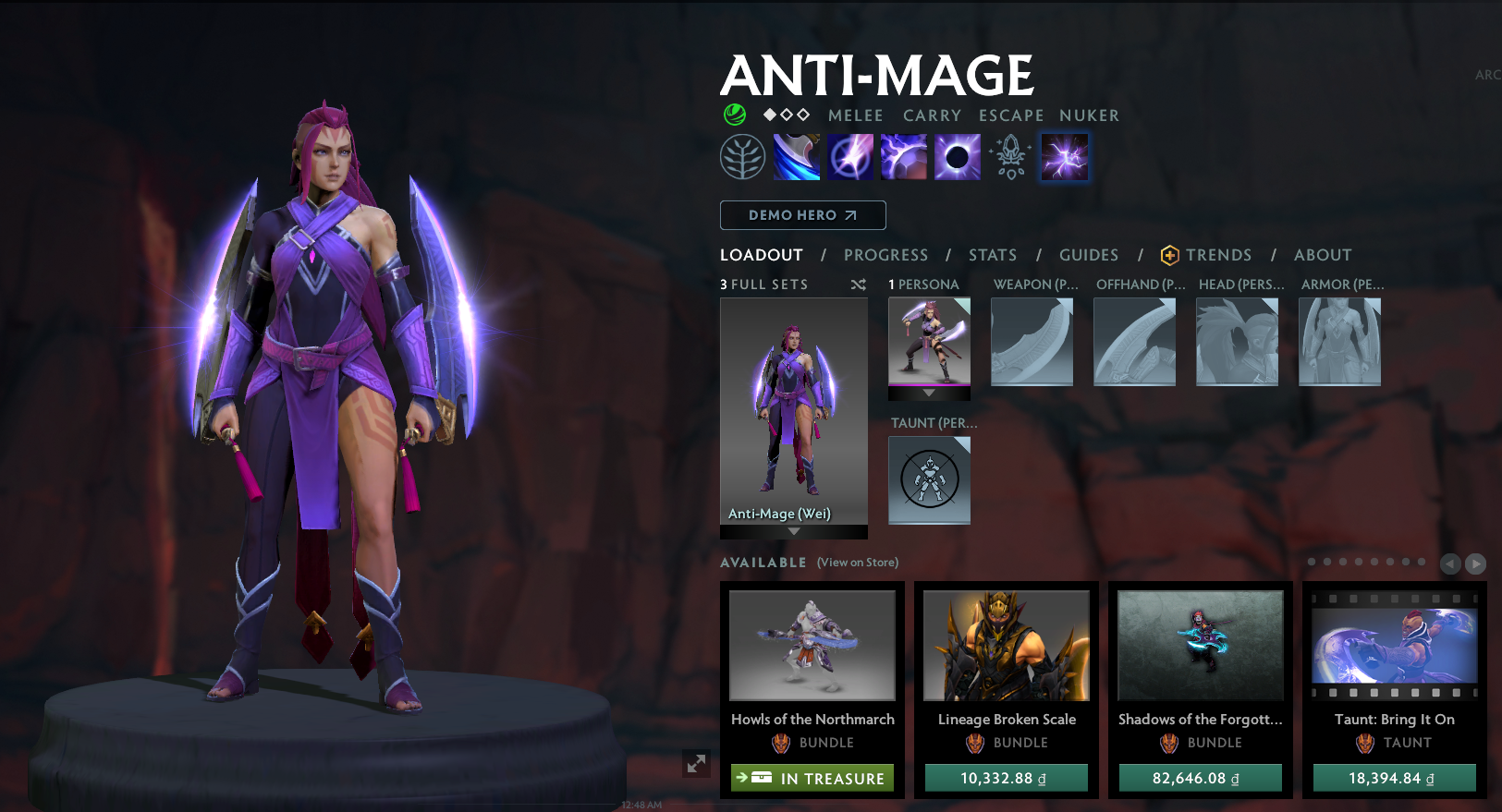Select the Counterspell ability icon

point(903,156)
